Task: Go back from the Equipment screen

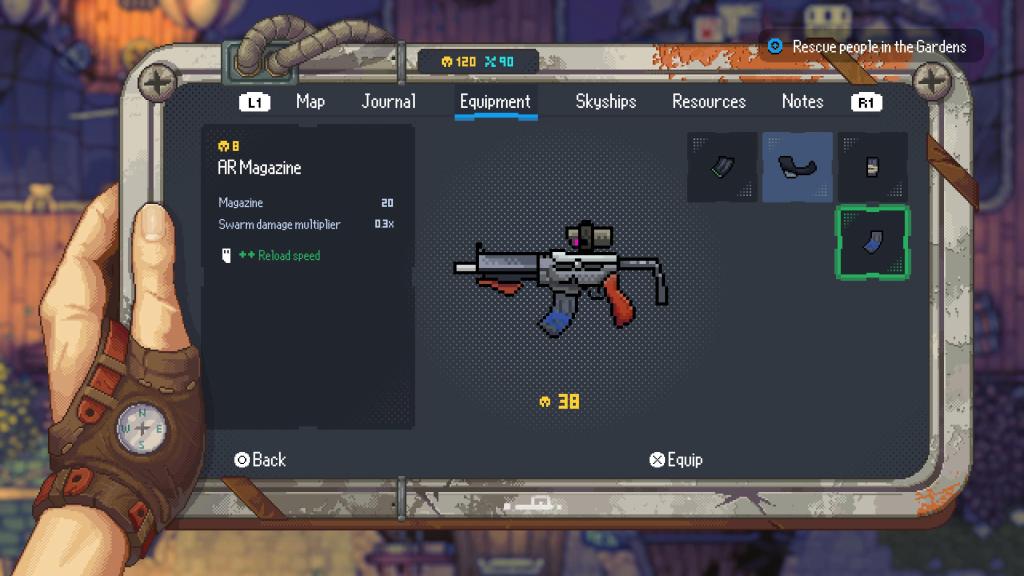Action: click(x=260, y=460)
